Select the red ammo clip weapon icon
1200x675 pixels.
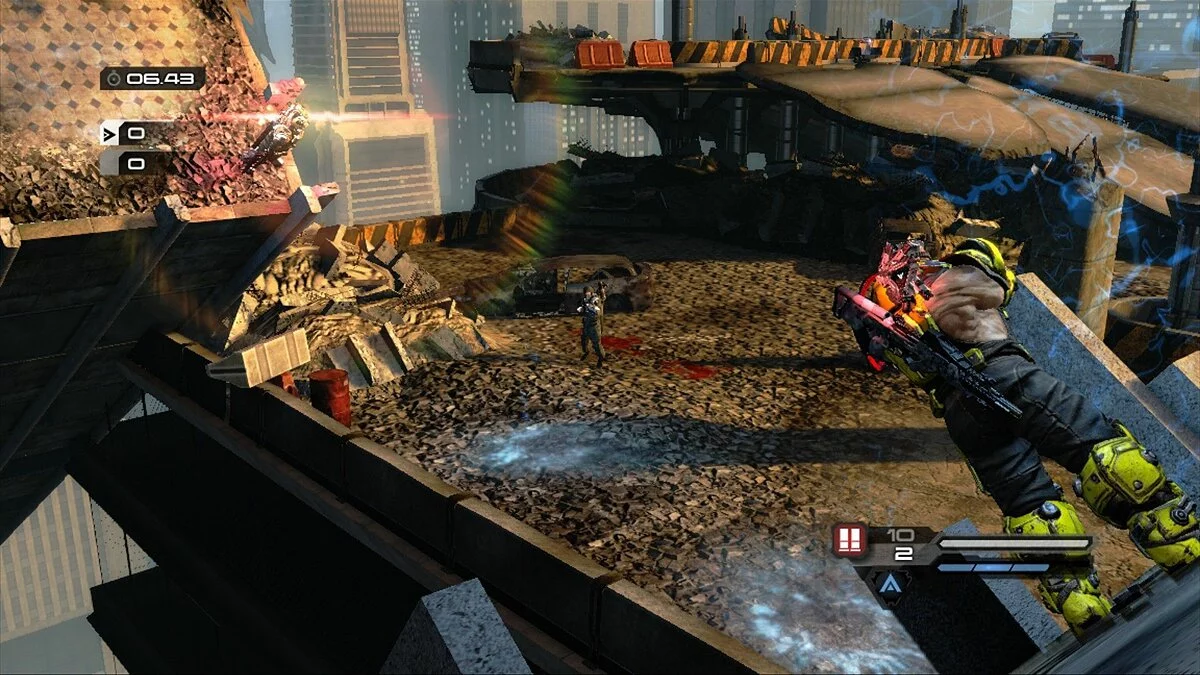(850, 541)
